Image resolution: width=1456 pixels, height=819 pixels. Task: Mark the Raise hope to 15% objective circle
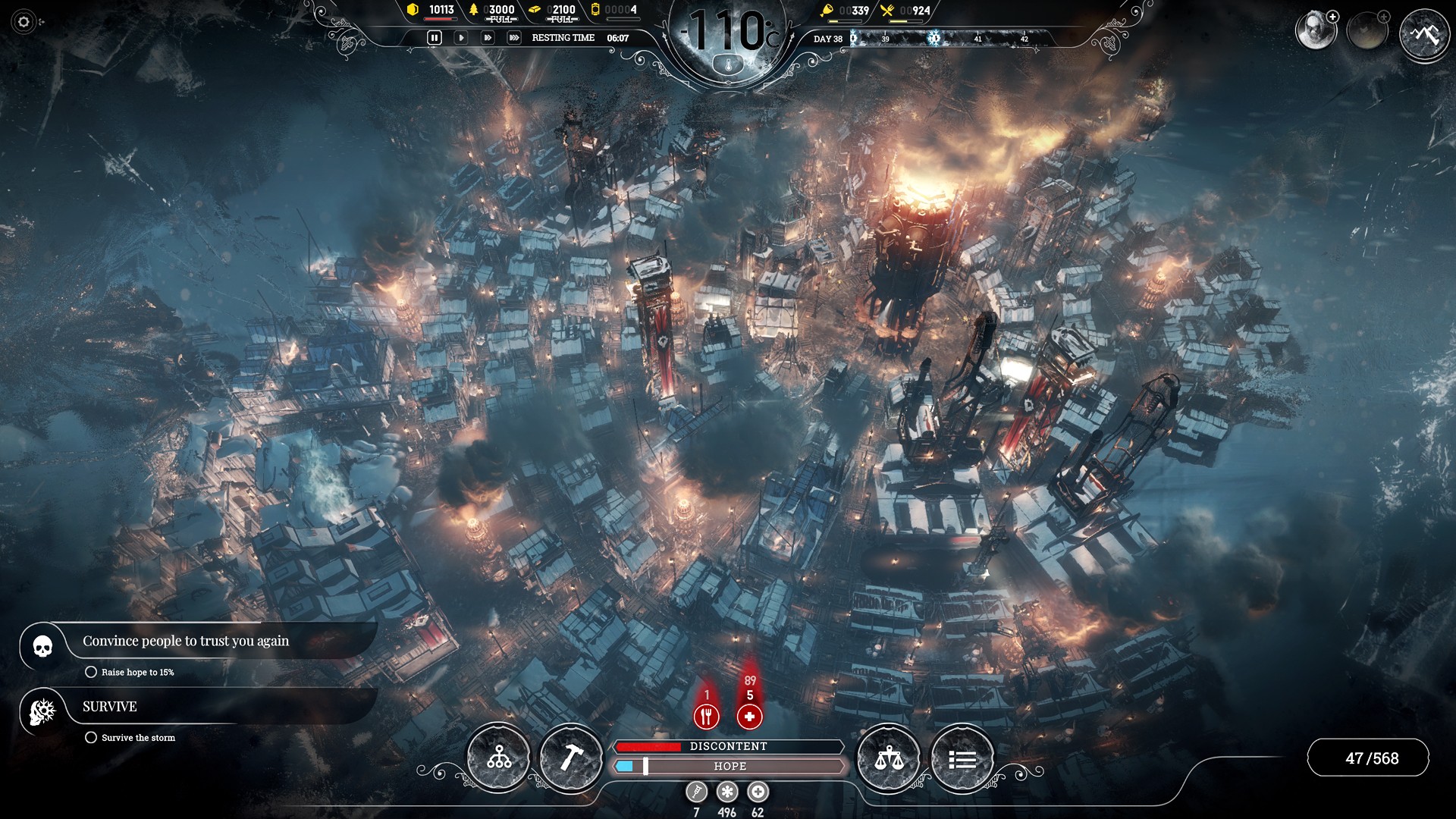(x=92, y=671)
